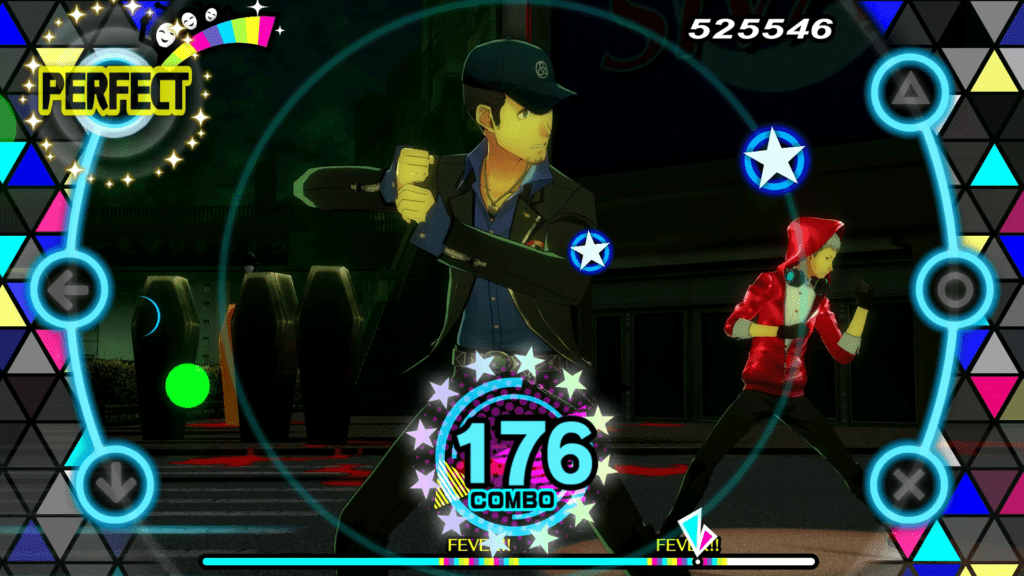Select the left arrow target ring
The image size is (1024, 576).
click(x=70, y=290)
